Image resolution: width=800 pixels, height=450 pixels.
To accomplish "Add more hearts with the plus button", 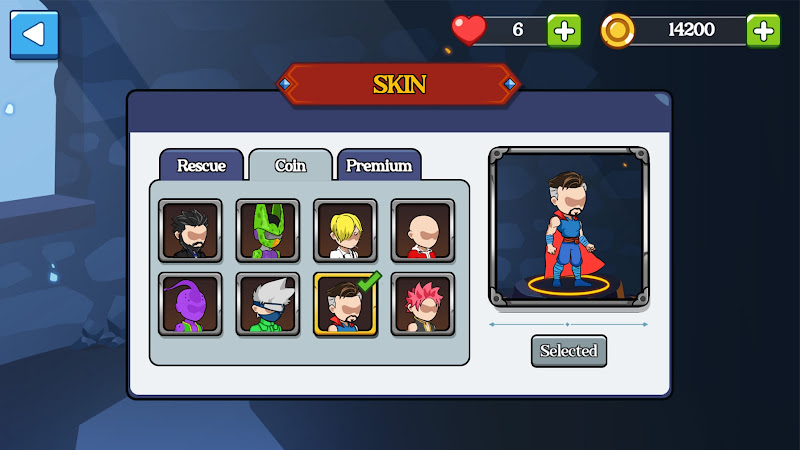I will point(564,30).
